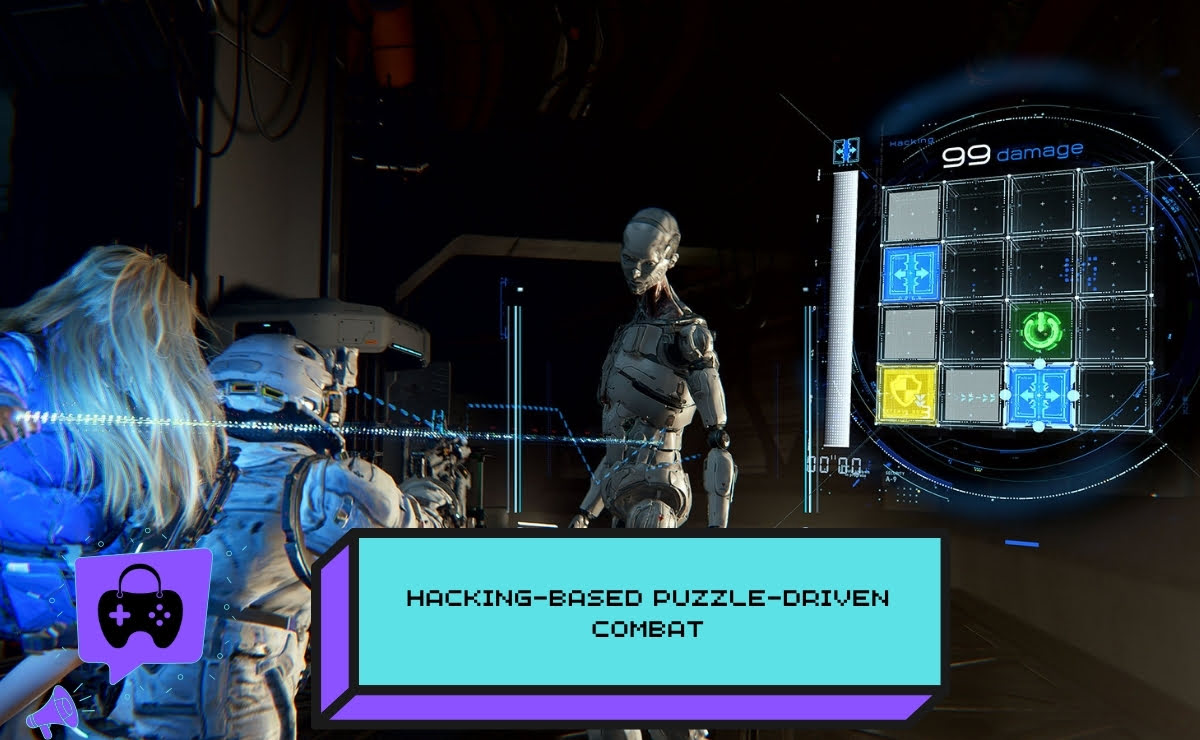Image resolution: width=1200 pixels, height=740 pixels.
Task: Click the small blue arrow icon above the white gauge
Action: (x=846, y=151)
